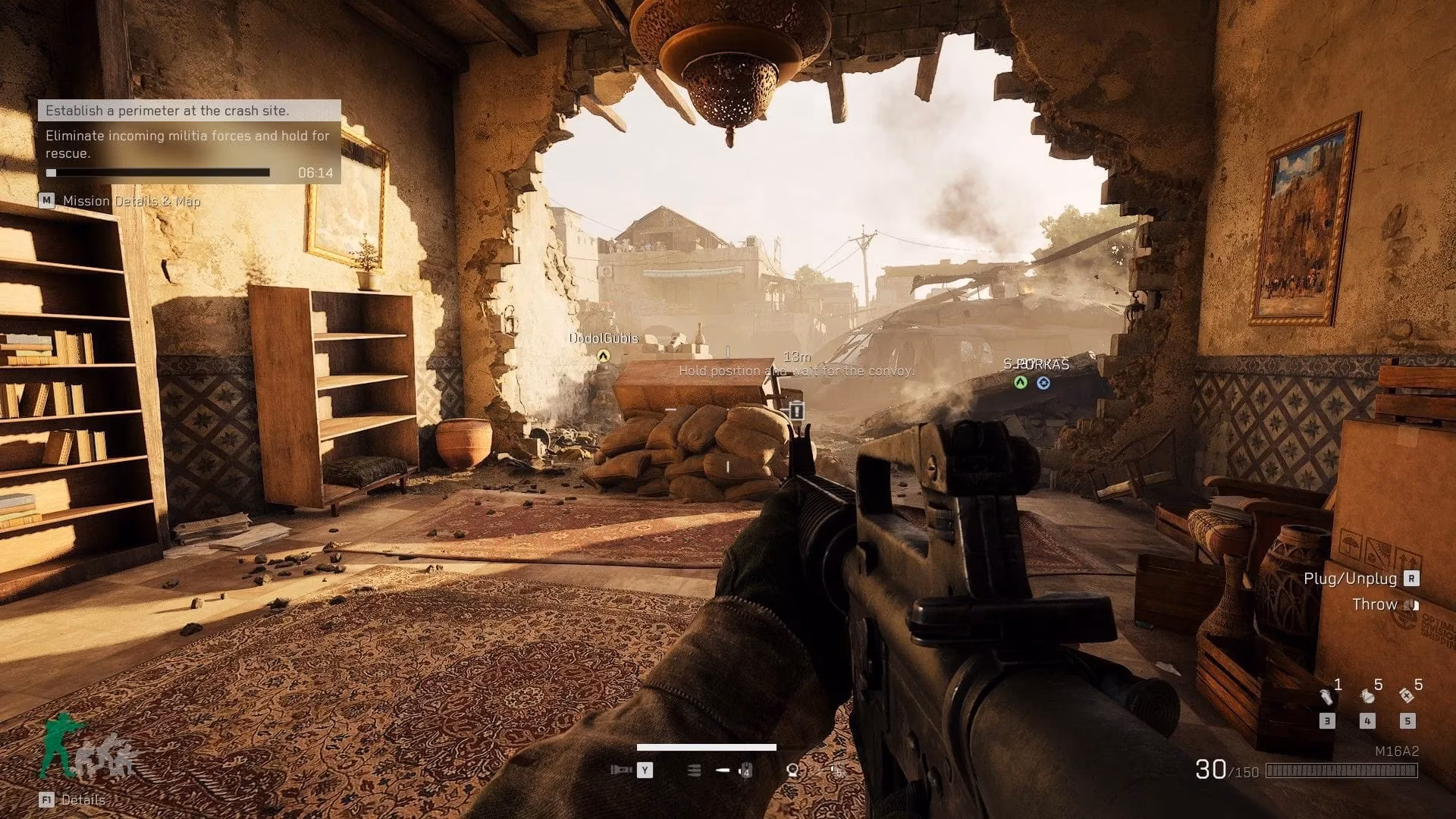This screenshot has width=1456, height=819.
Task: Click the DodolGubis teammate marker
Action: [603, 355]
